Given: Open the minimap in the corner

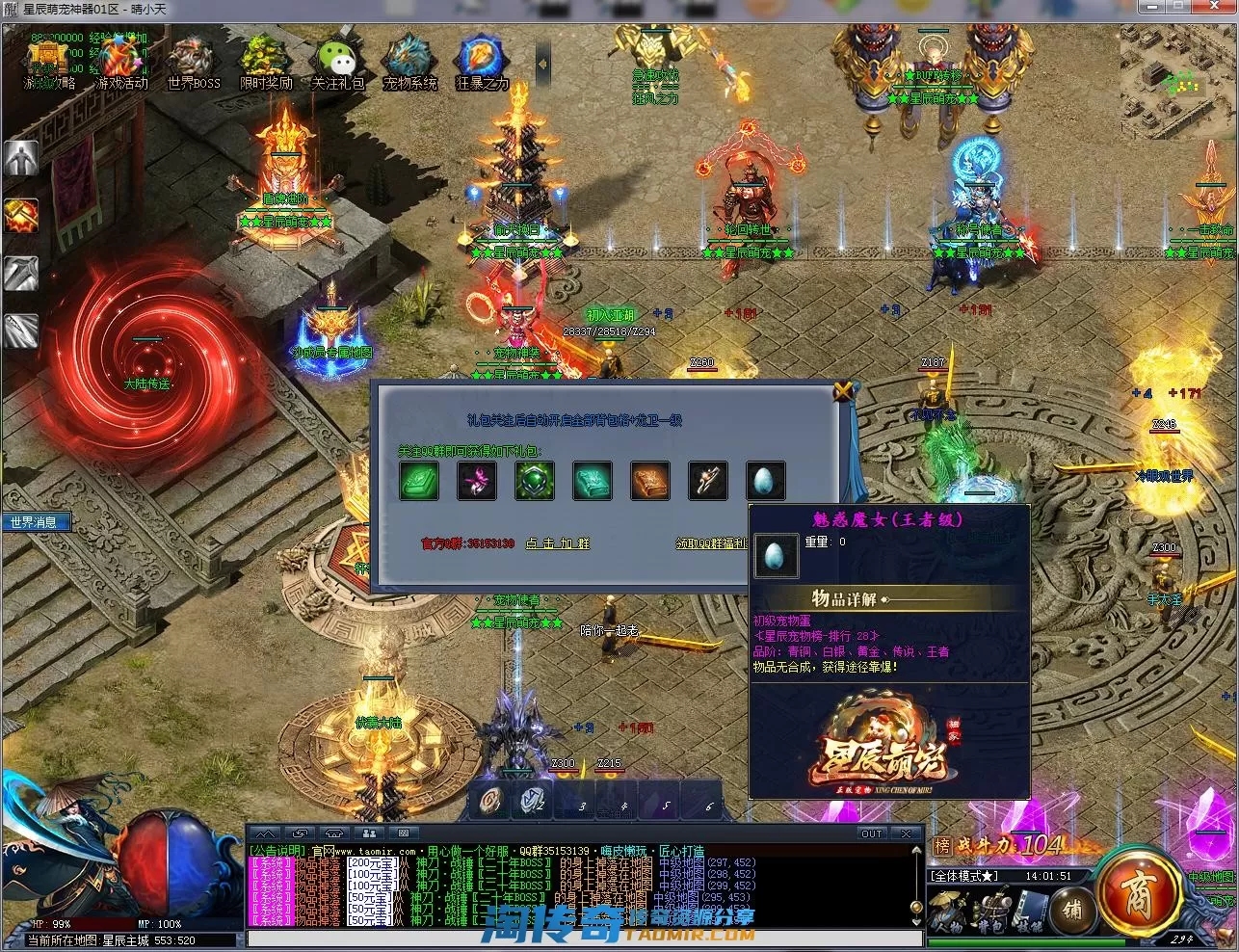Looking at the screenshot, I should tap(1178, 75).
